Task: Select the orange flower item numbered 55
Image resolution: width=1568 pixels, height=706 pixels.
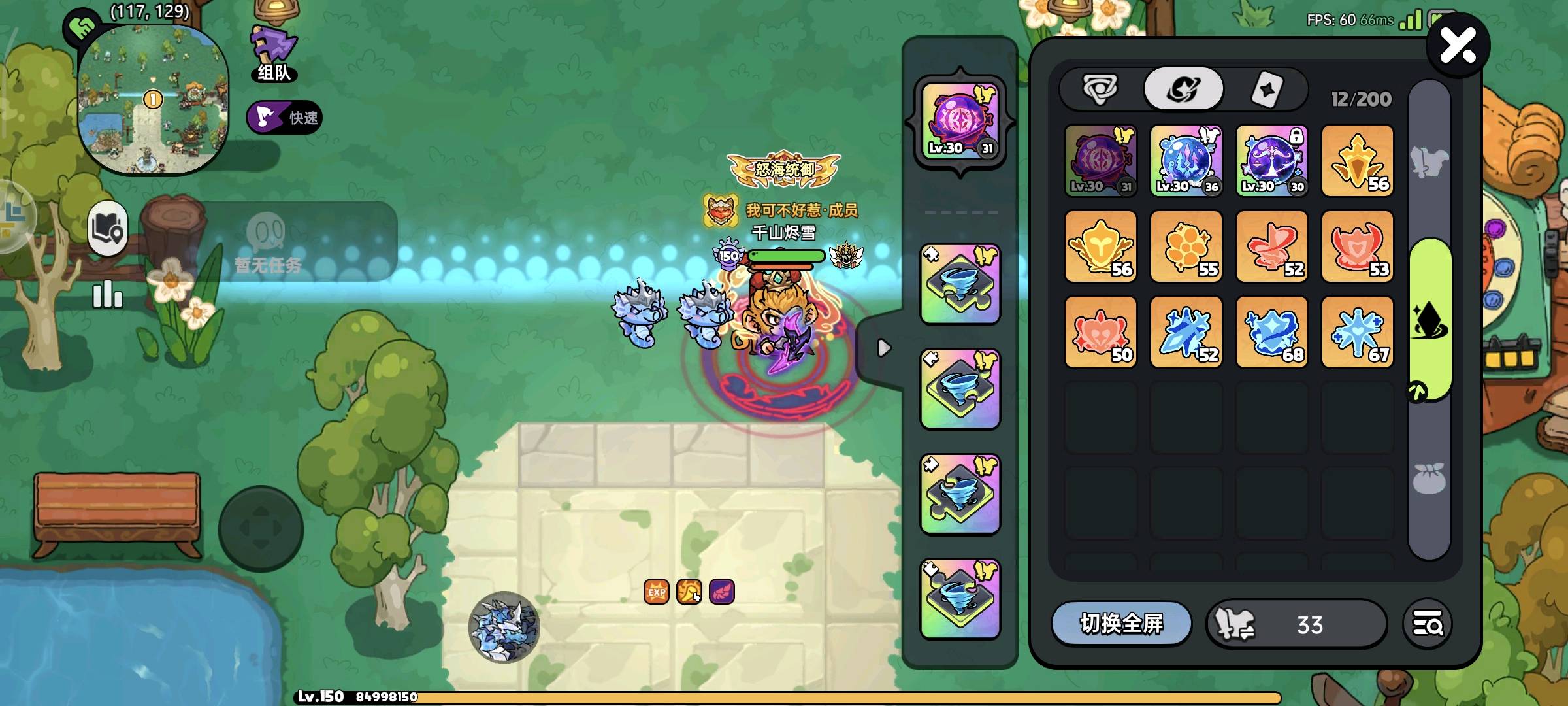Action: point(1186,246)
